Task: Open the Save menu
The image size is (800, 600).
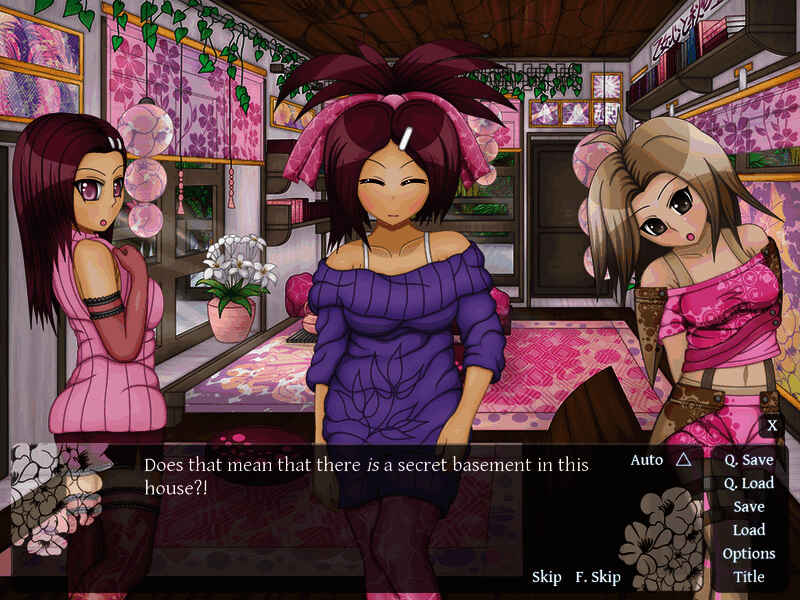Action: pyautogui.click(x=748, y=507)
